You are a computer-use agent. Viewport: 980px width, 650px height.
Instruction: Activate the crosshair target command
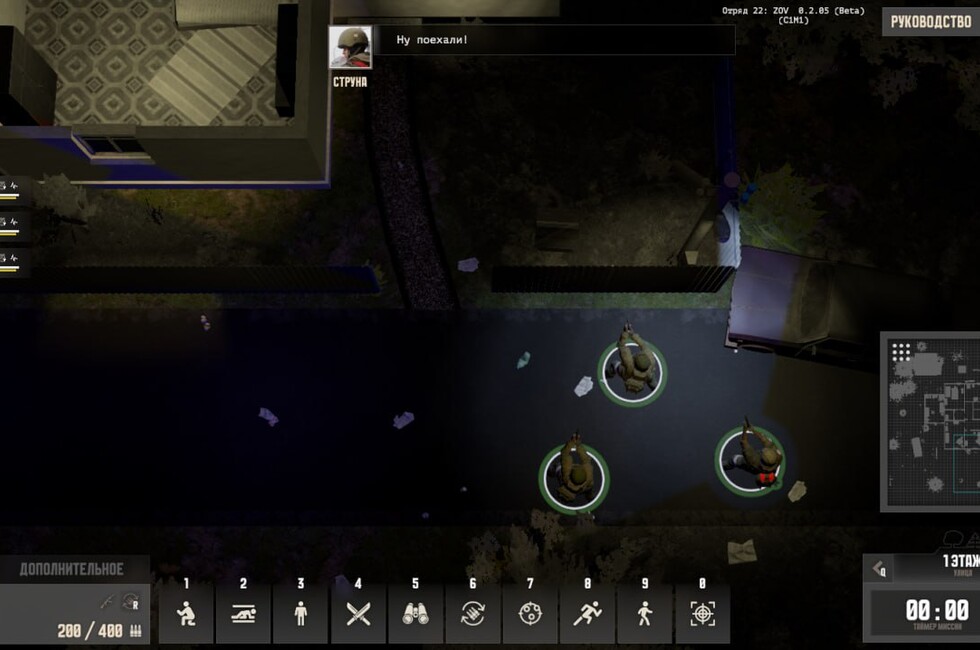coord(702,614)
